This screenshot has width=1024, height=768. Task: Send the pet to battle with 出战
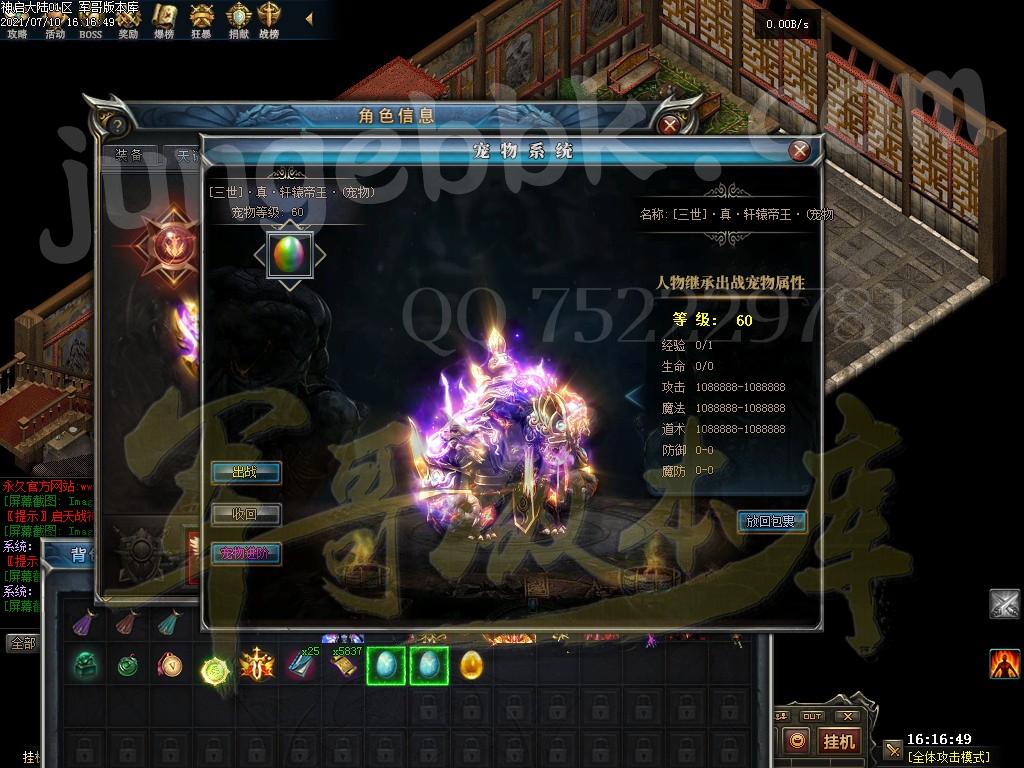(x=245, y=472)
